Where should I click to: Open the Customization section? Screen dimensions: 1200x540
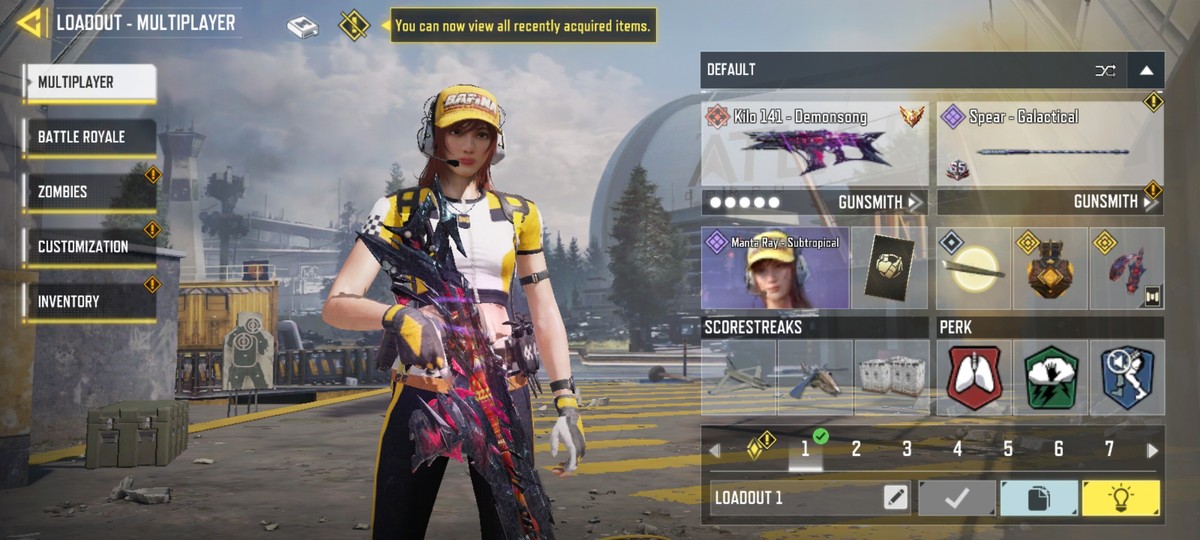click(90, 246)
